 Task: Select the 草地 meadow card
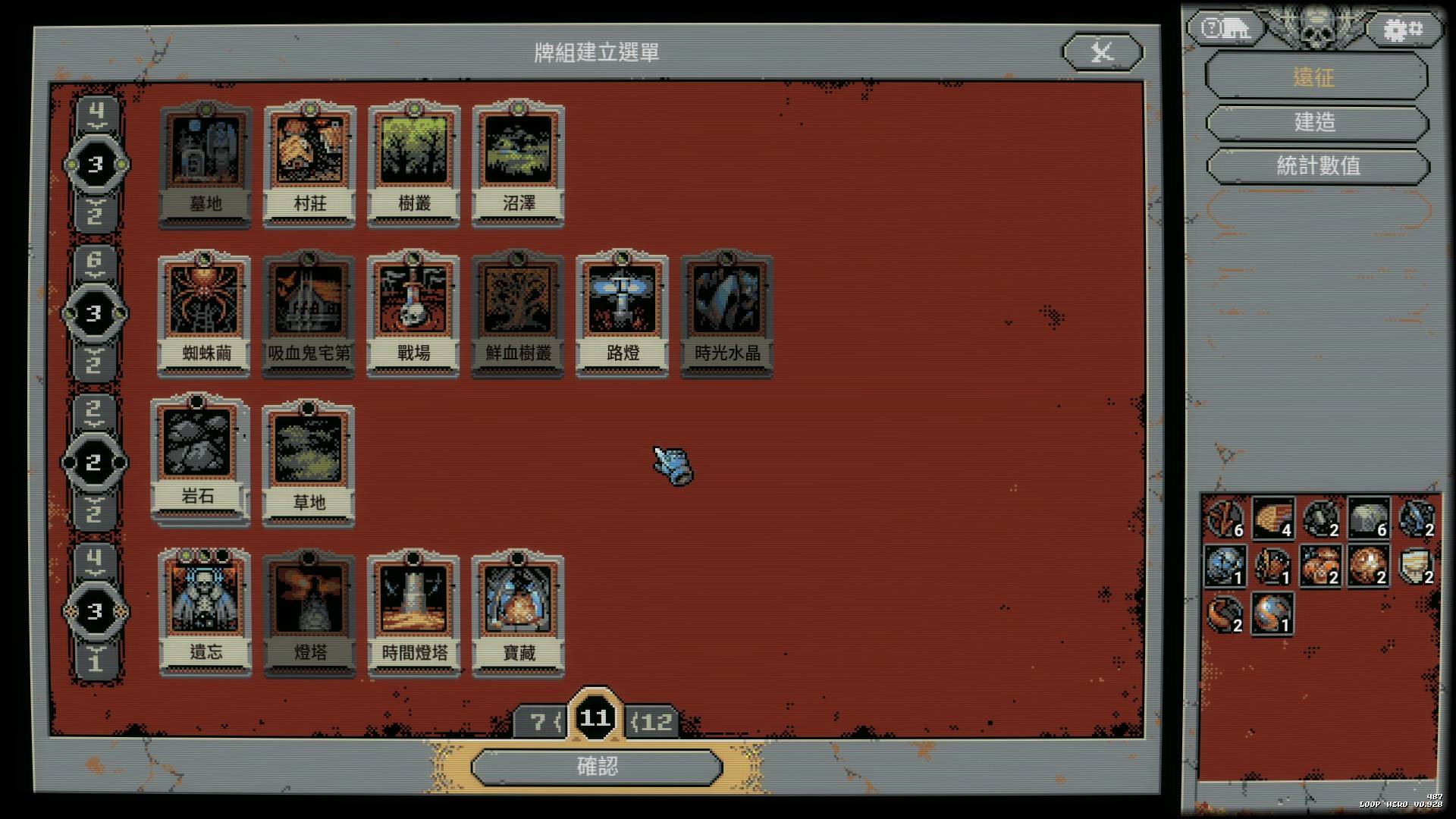point(309,463)
